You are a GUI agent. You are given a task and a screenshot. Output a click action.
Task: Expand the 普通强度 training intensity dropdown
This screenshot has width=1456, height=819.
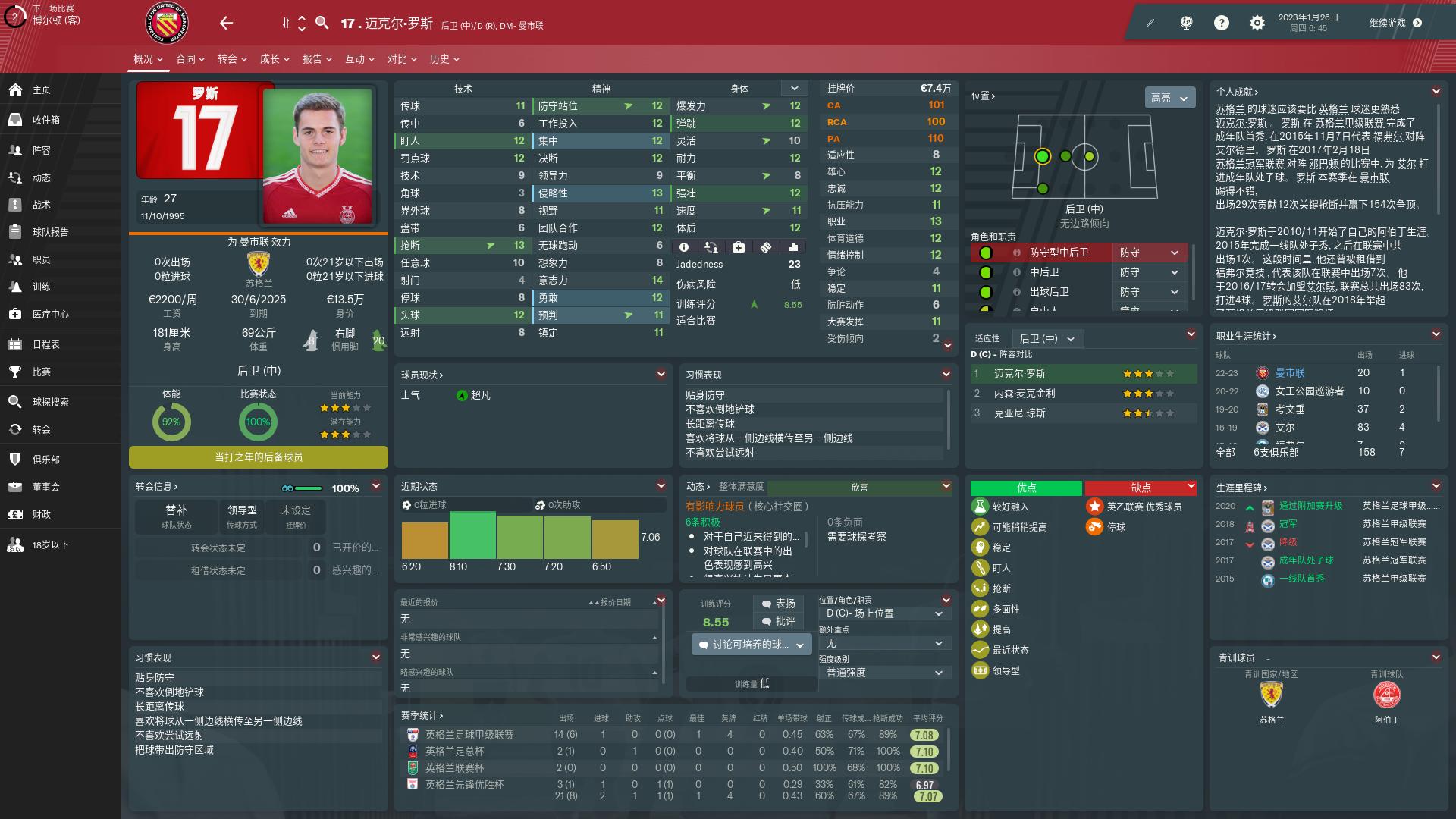(884, 672)
